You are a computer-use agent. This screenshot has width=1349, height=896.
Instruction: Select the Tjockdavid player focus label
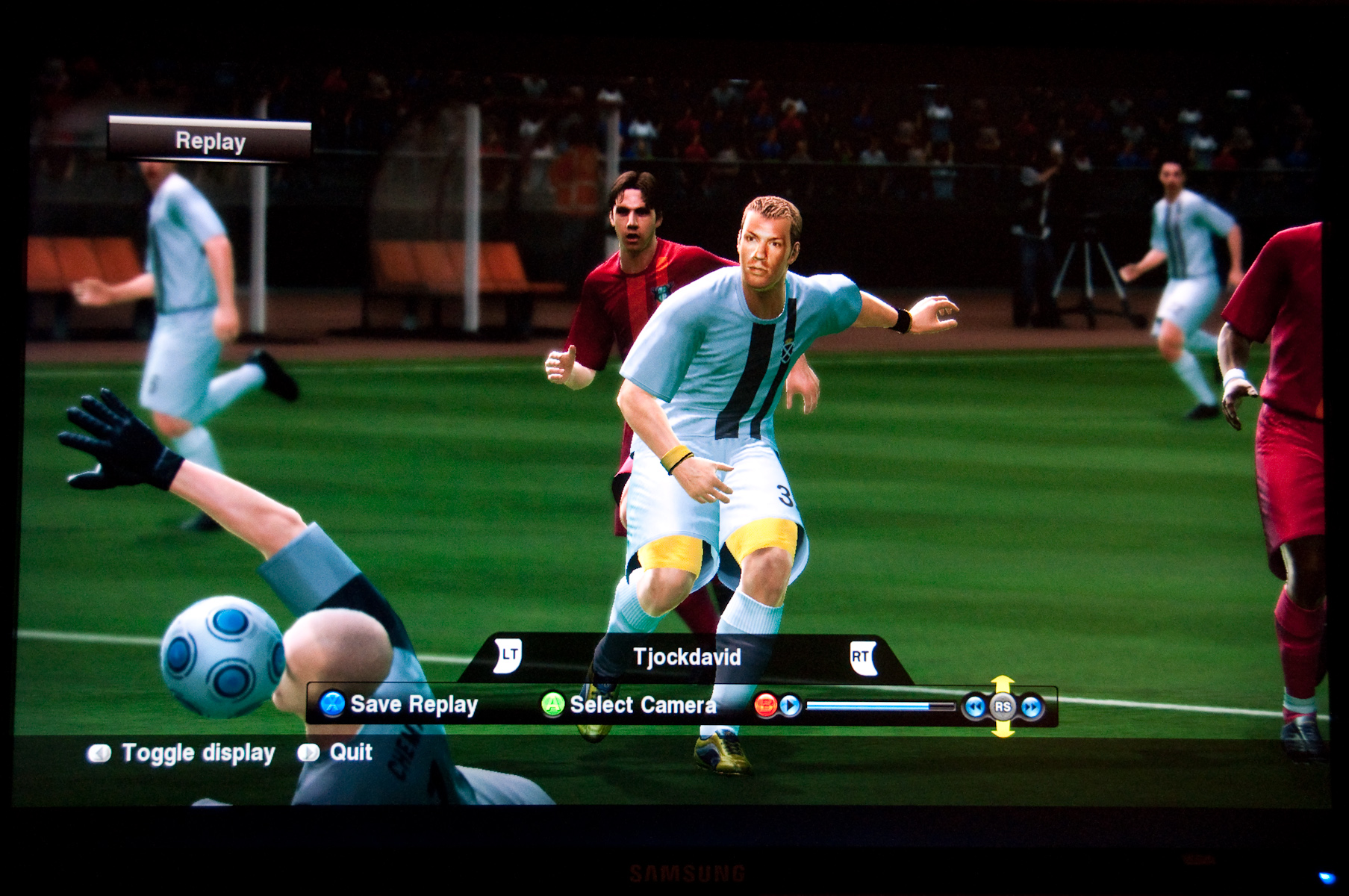point(687,657)
